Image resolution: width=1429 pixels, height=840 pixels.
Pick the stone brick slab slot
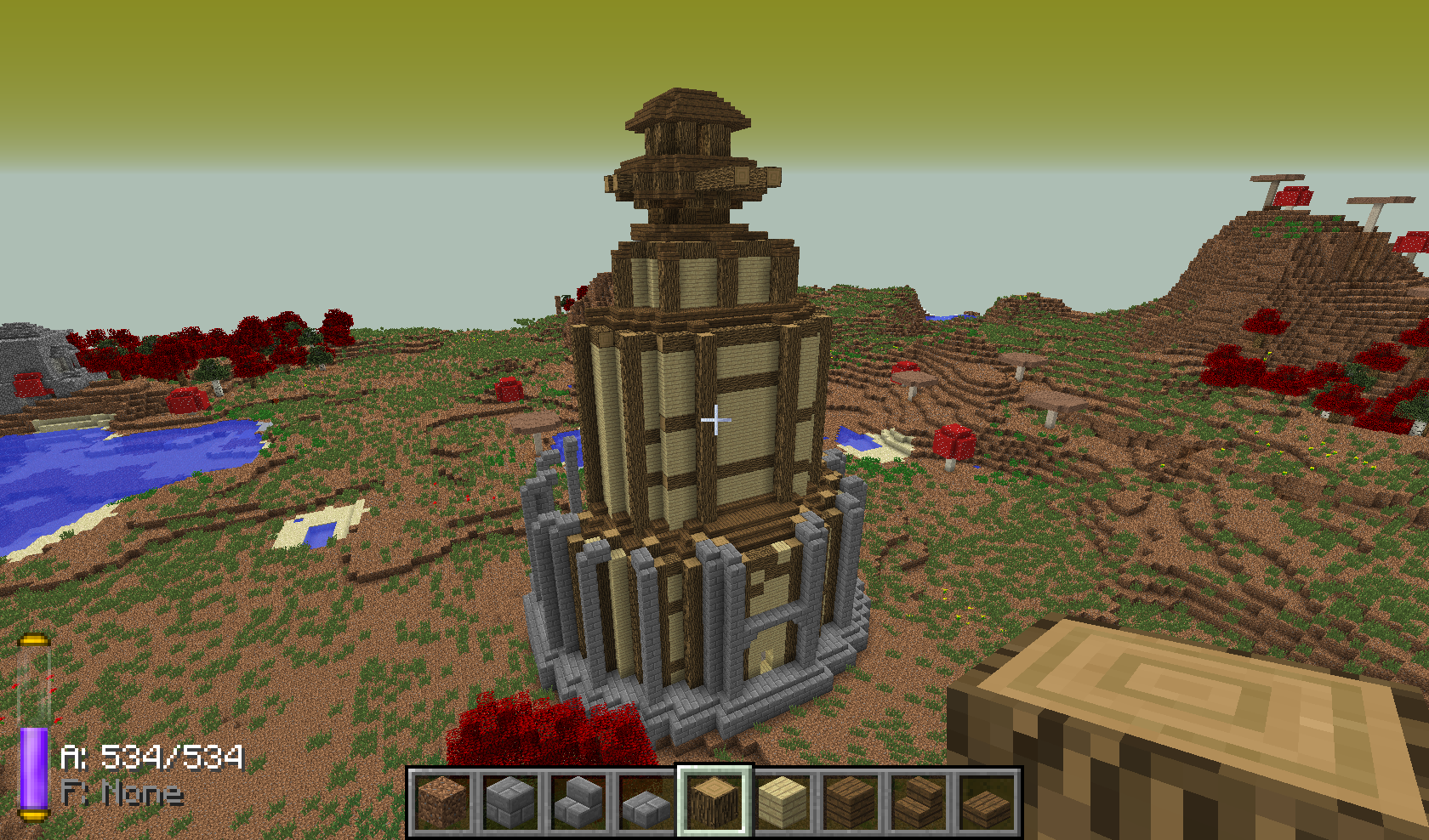coord(646,802)
